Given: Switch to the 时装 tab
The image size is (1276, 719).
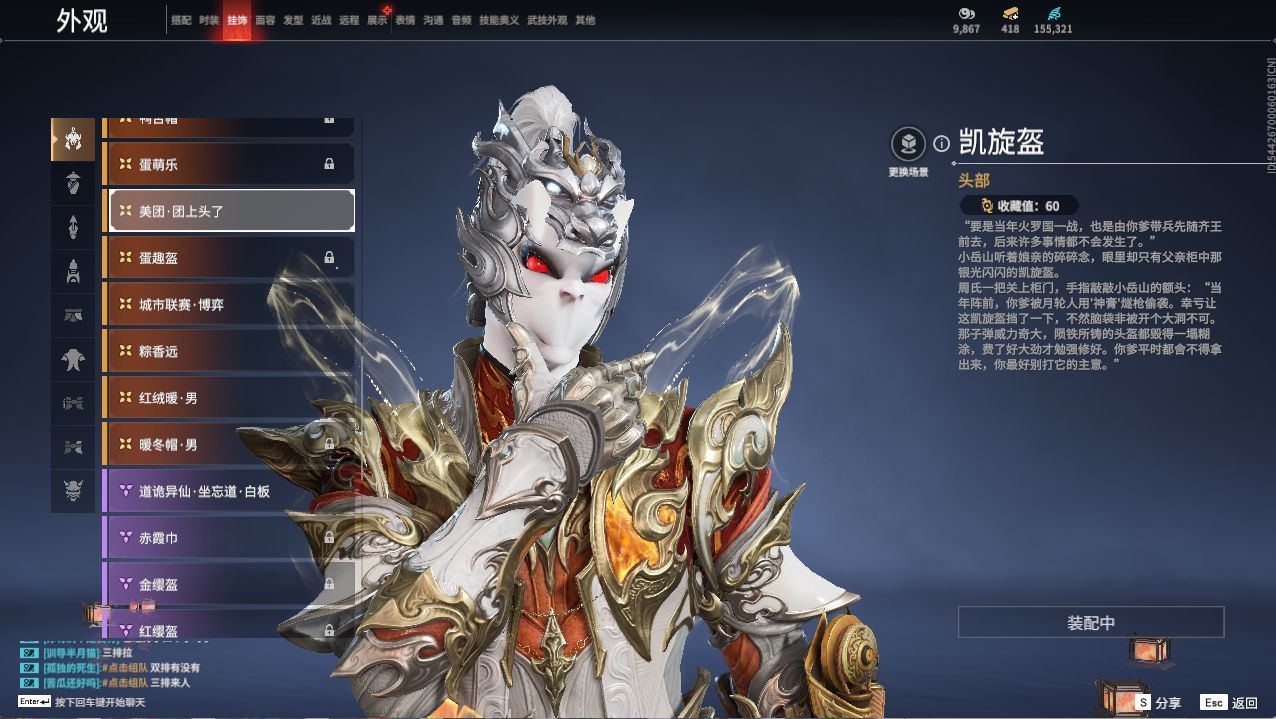Looking at the screenshot, I should (x=209, y=20).
